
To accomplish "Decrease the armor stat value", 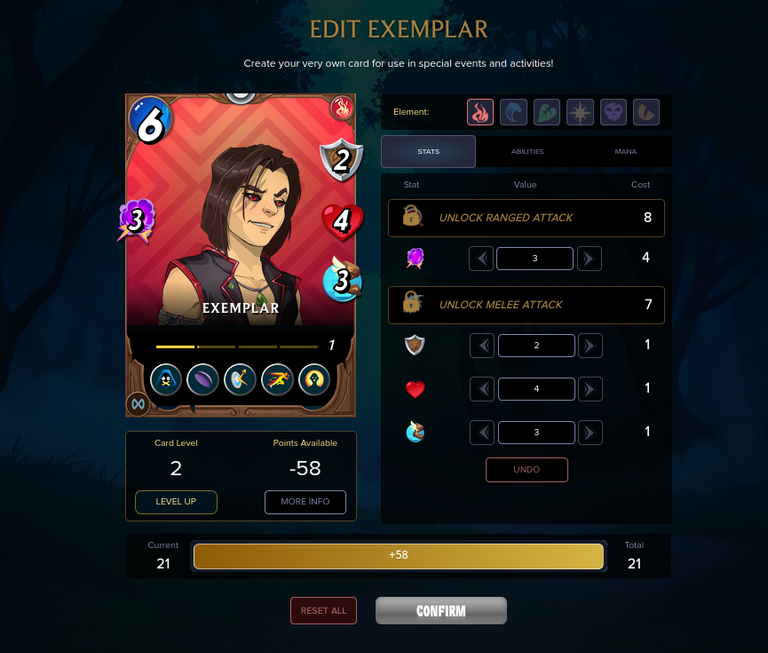I will point(482,346).
